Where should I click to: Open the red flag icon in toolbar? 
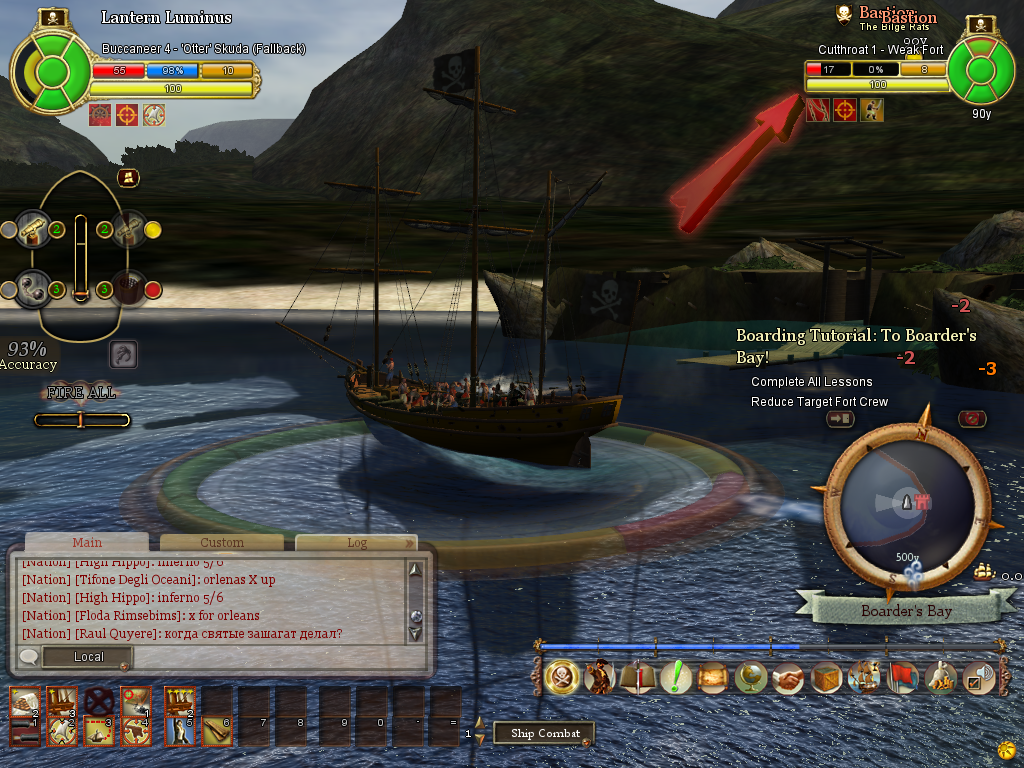pyautogui.click(x=902, y=678)
